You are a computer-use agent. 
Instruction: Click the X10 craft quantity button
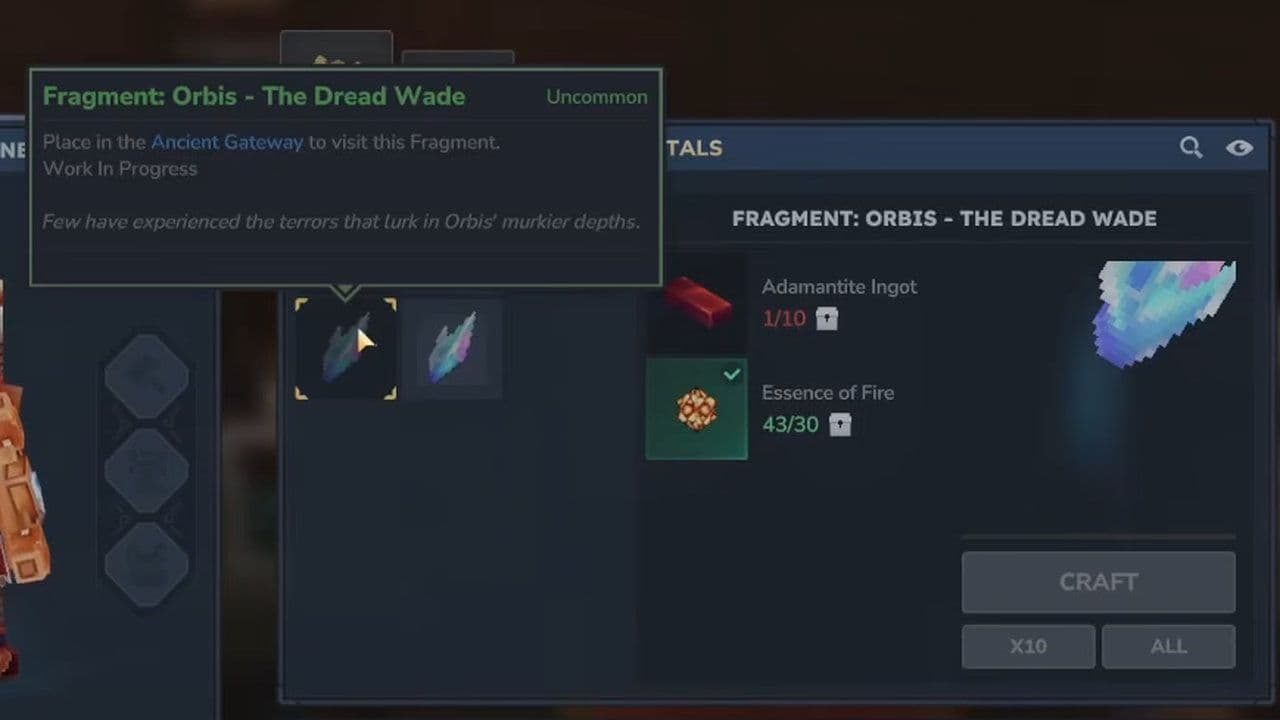coord(1028,646)
